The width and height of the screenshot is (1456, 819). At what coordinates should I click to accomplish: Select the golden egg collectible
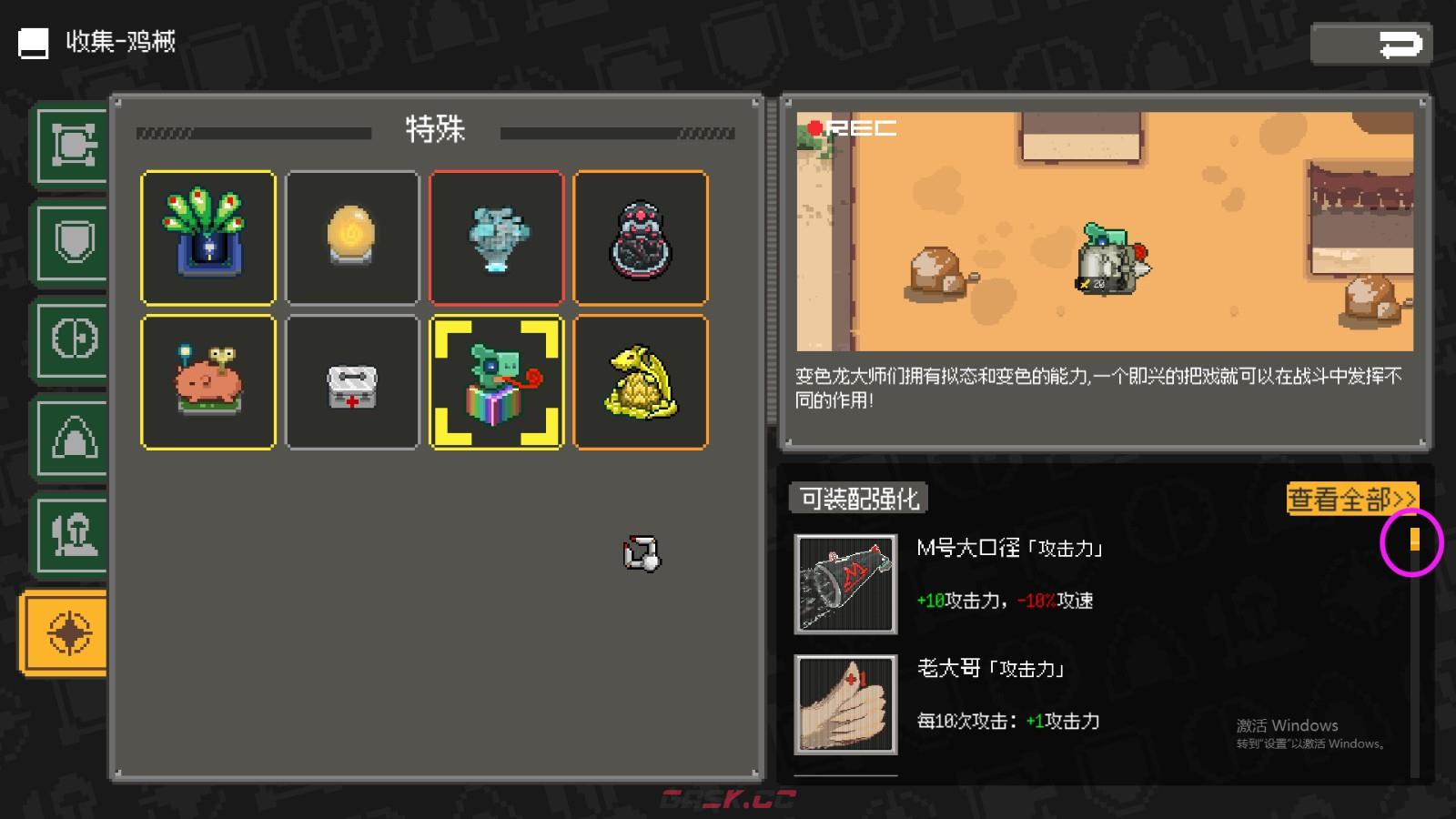pos(352,237)
